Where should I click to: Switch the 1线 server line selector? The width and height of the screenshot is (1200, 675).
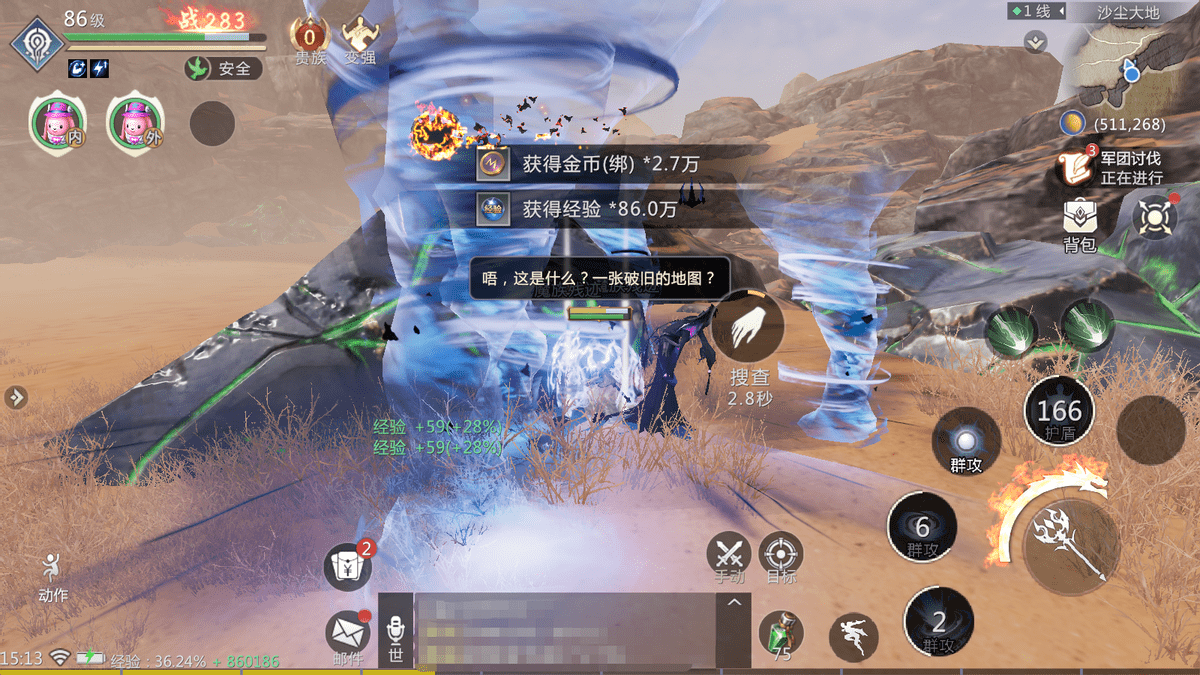pyautogui.click(x=1037, y=12)
